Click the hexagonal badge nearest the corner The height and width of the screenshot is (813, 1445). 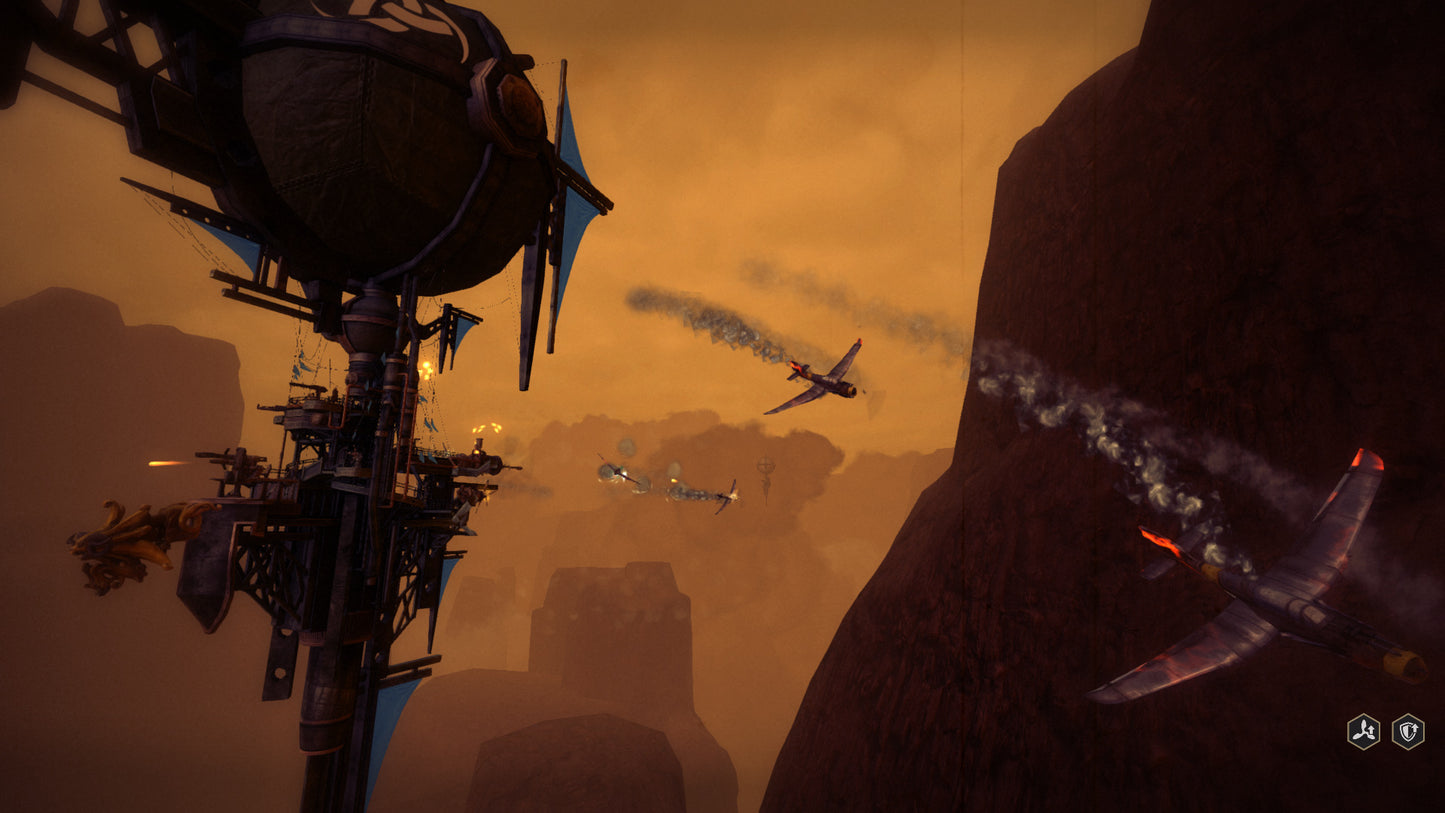[1408, 731]
